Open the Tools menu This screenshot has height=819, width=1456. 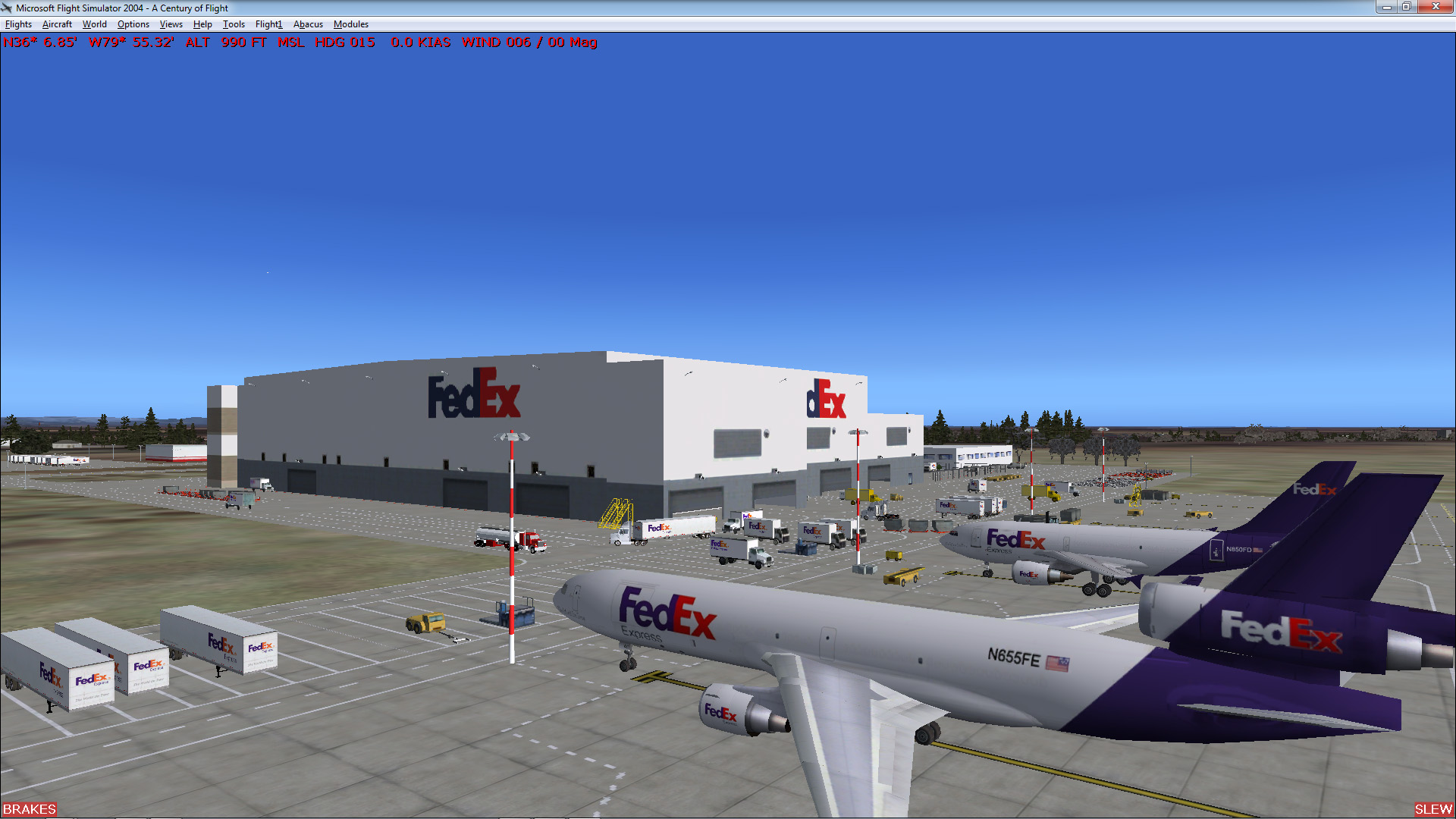click(x=233, y=24)
